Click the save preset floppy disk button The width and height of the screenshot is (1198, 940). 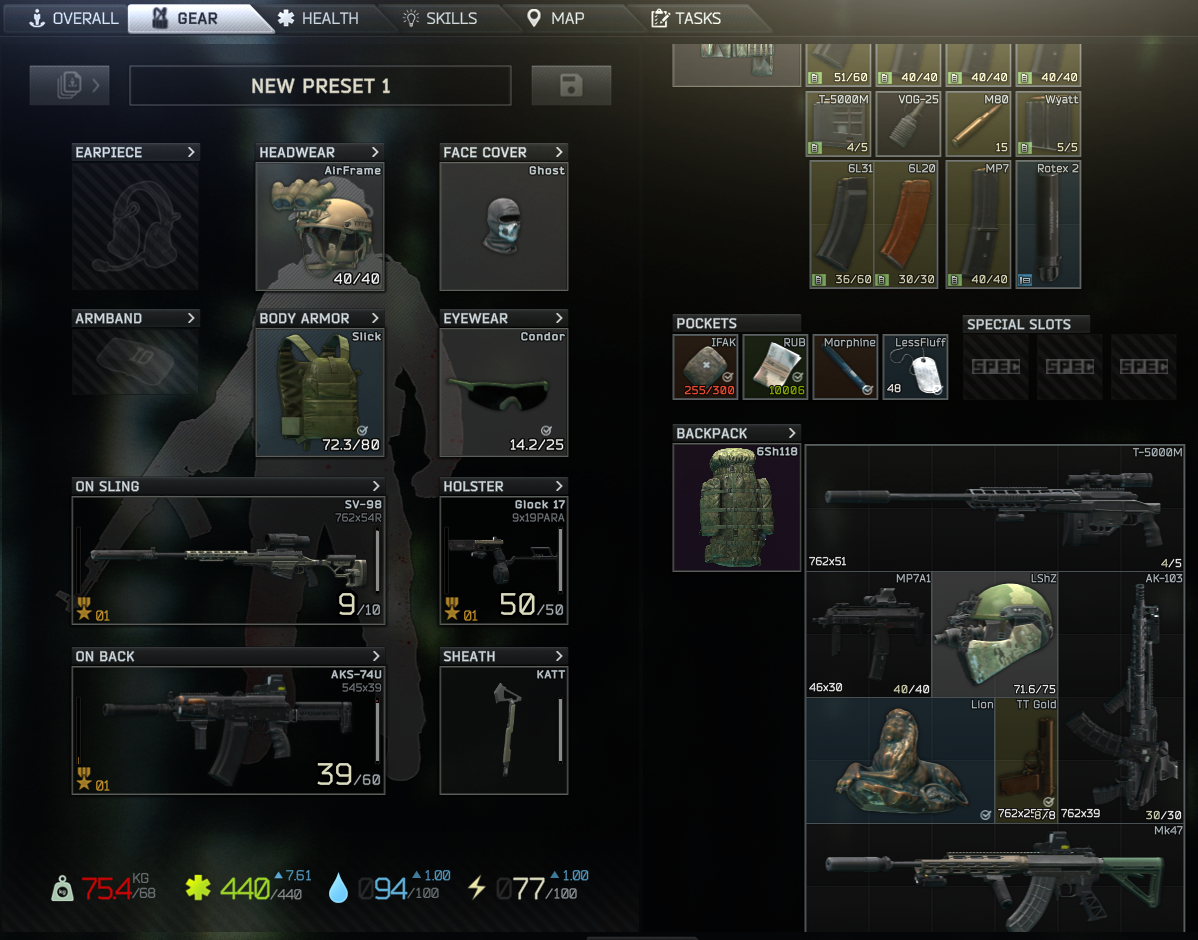click(571, 86)
